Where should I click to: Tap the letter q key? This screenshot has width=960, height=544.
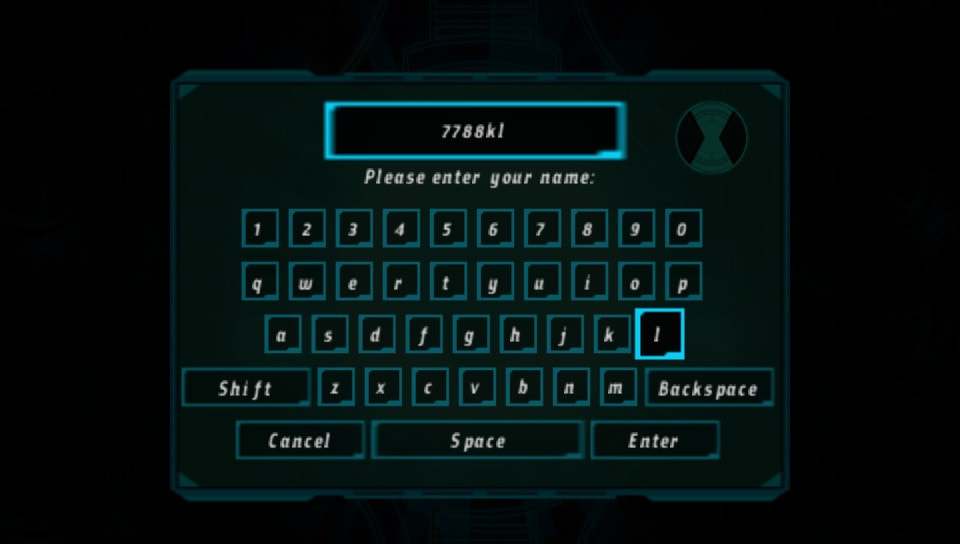pyautogui.click(x=258, y=282)
